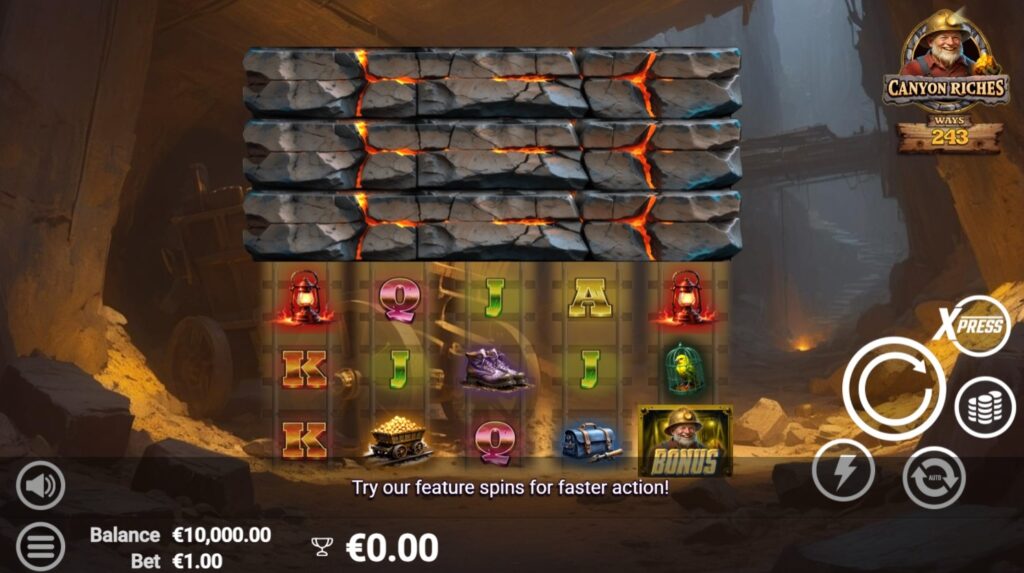
Task: Open the hamburger menu
Action: click(40, 546)
